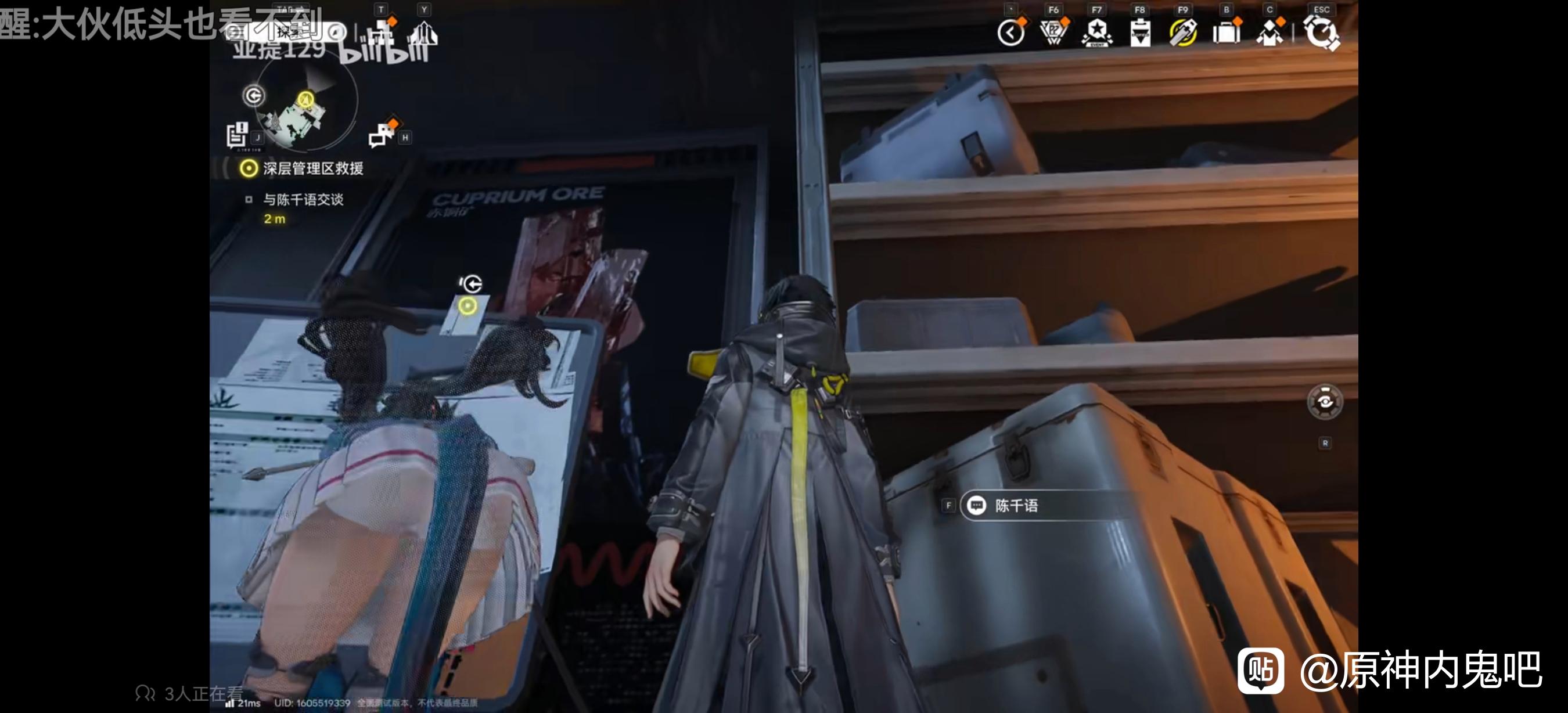Open the upward arrows tower icon
Viewport: 1568px width, 713px height.
pos(425,34)
